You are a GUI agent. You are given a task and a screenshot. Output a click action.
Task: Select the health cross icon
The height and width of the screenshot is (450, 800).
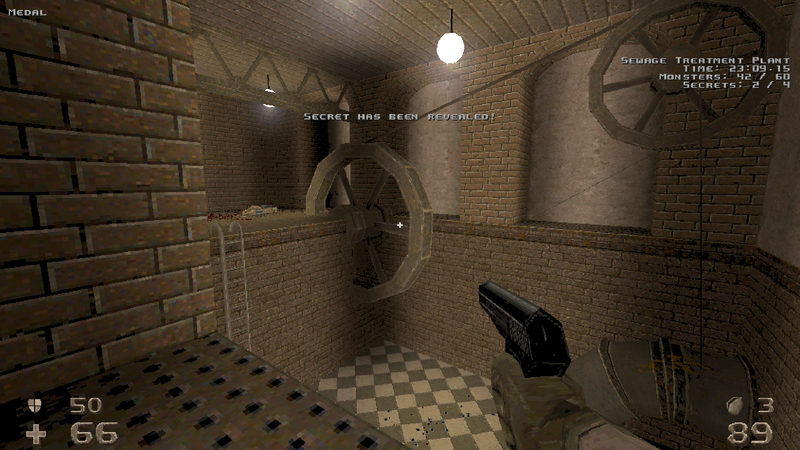click(x=37, y=433)
